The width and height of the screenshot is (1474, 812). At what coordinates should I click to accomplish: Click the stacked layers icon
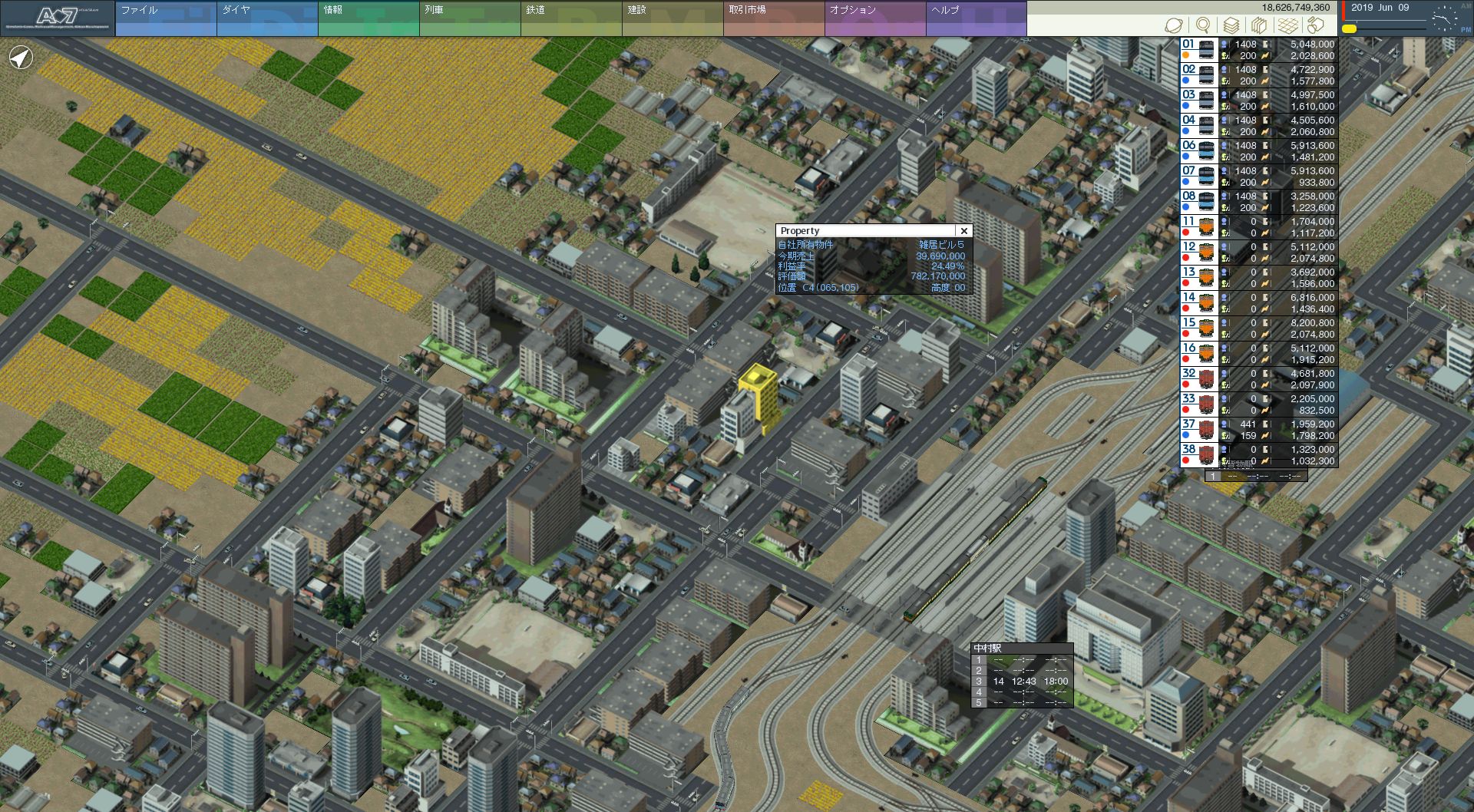coord(1231,25)
